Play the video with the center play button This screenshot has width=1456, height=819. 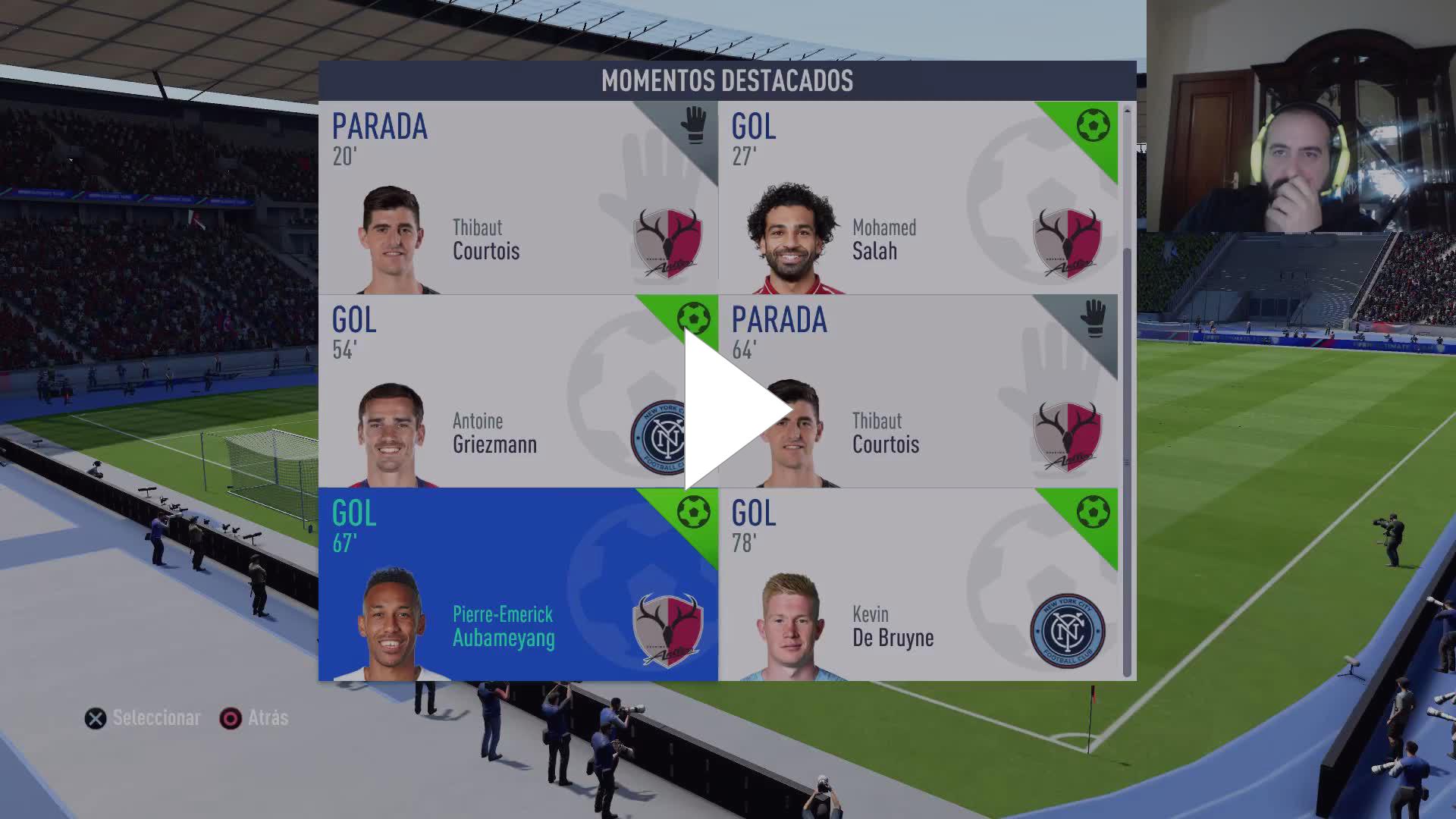[732, 410]
